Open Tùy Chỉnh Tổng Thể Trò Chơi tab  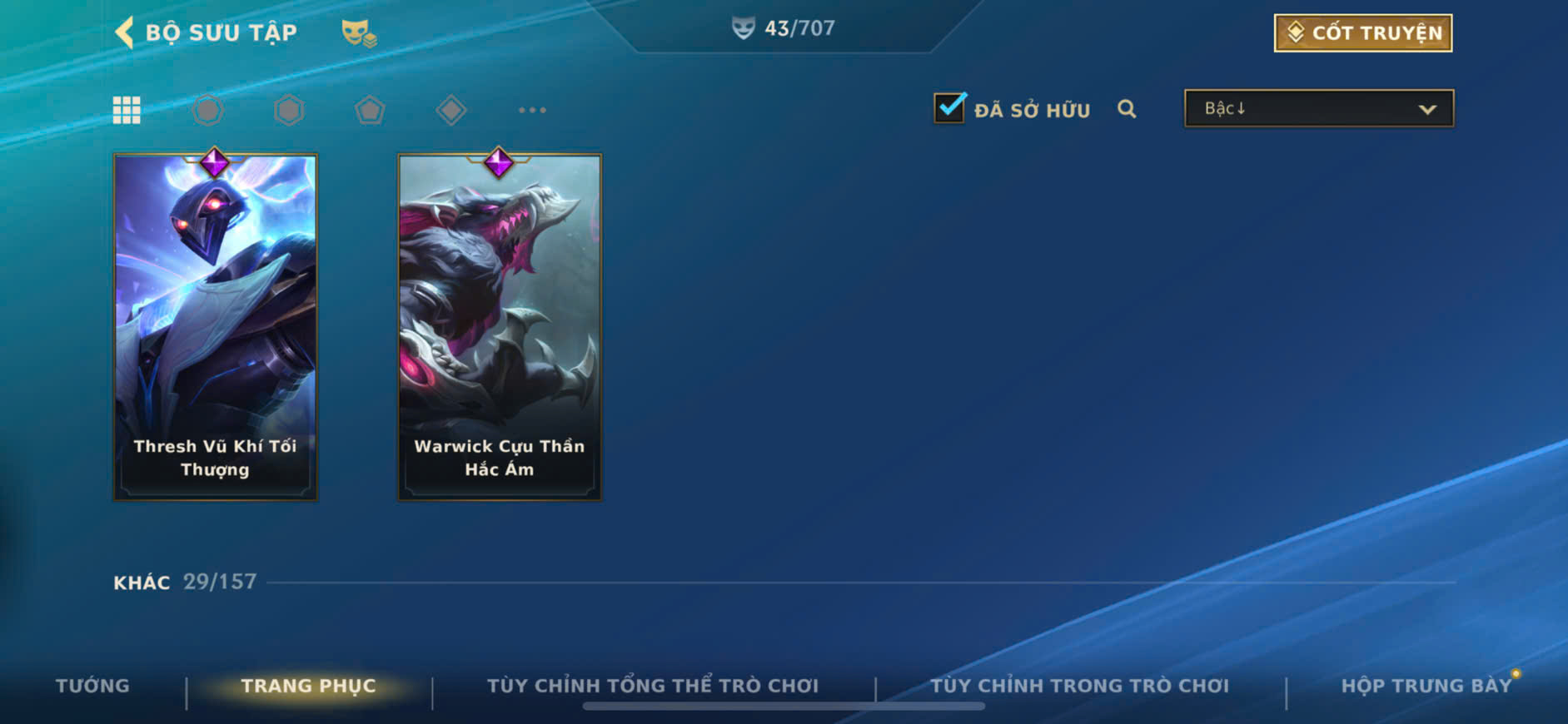pos(653,686)
